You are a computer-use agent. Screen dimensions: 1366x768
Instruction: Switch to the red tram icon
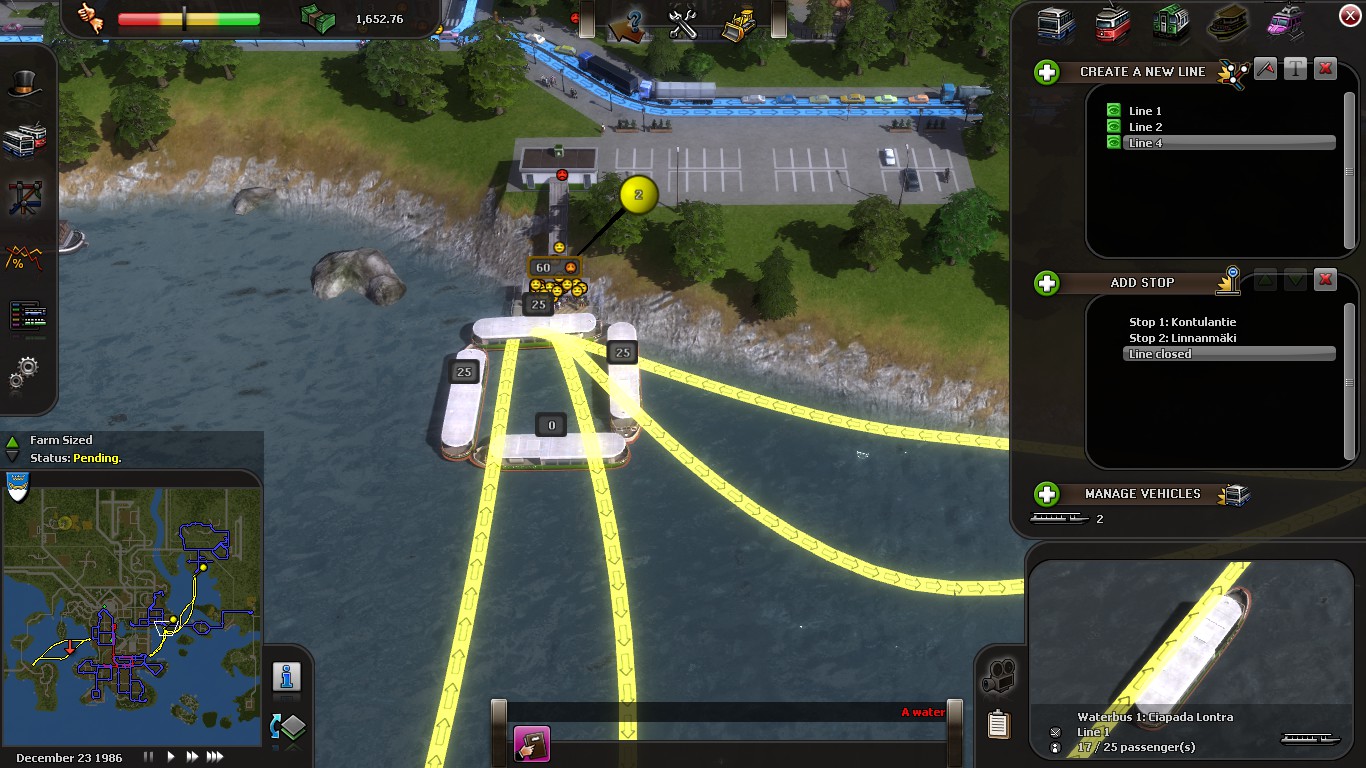tap(1113, 23)
